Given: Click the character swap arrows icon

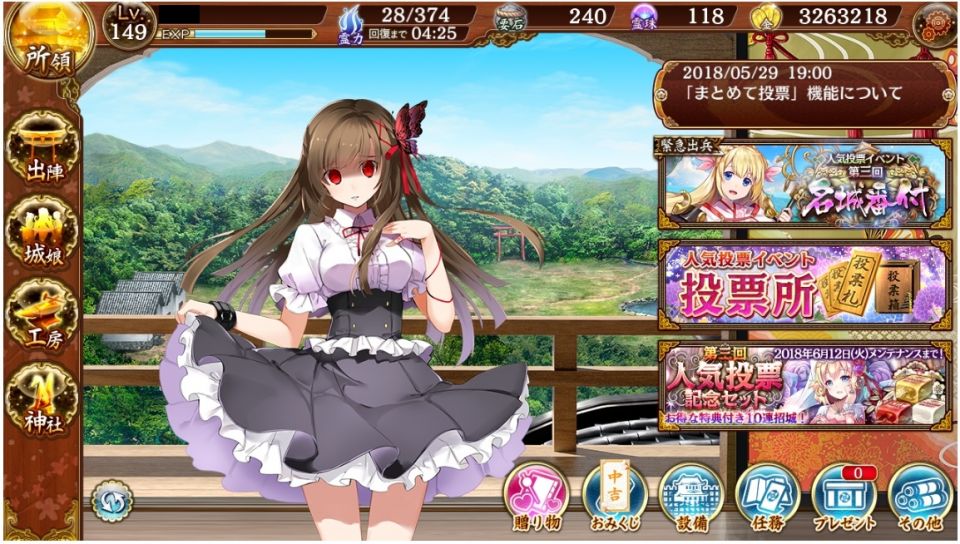Looking at the screenshot, I should click(x=111, y=500).
